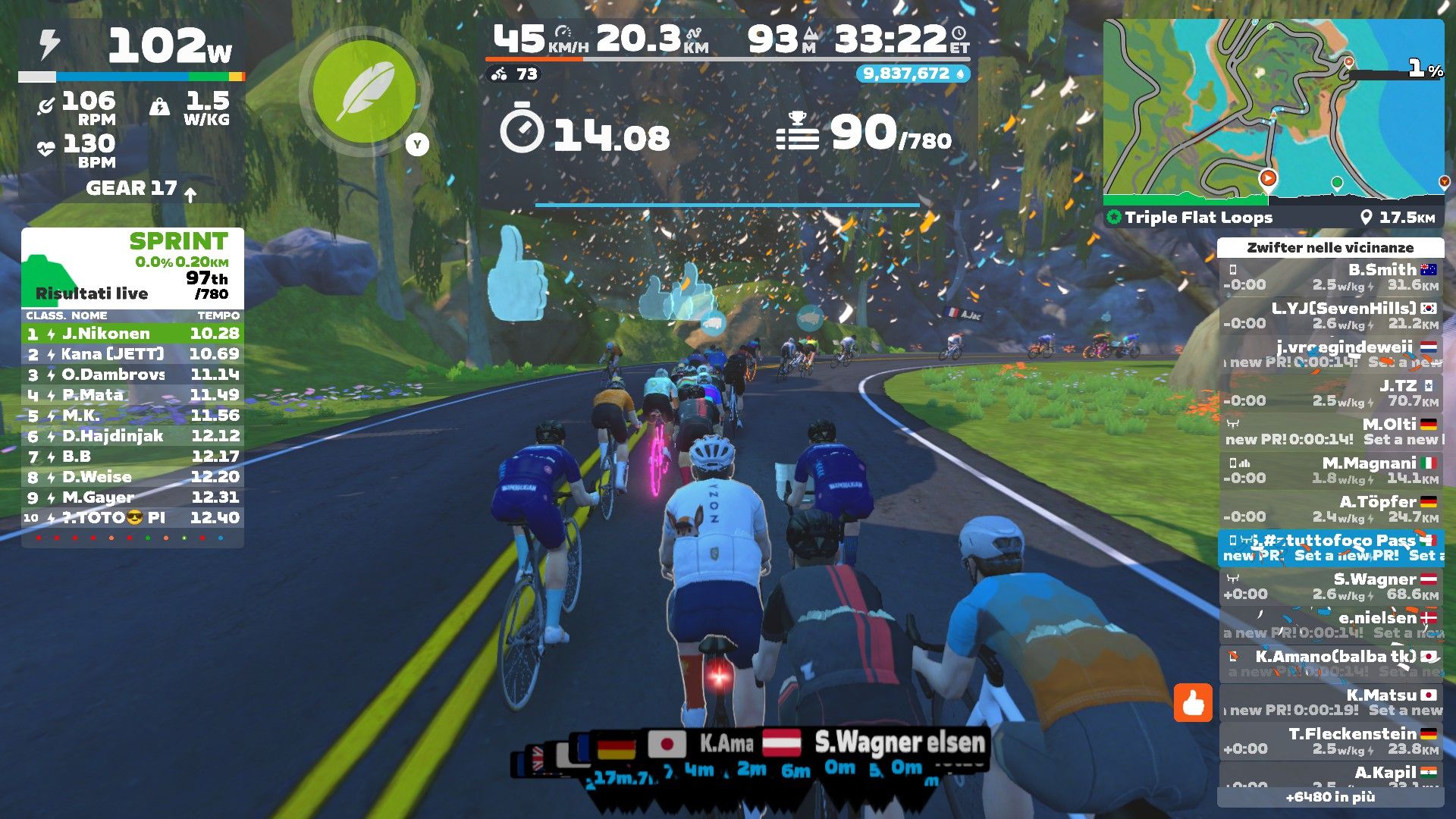Expand the '+6480 in più' riders footer
1456x819 pixels.
tap(1330, 797)
